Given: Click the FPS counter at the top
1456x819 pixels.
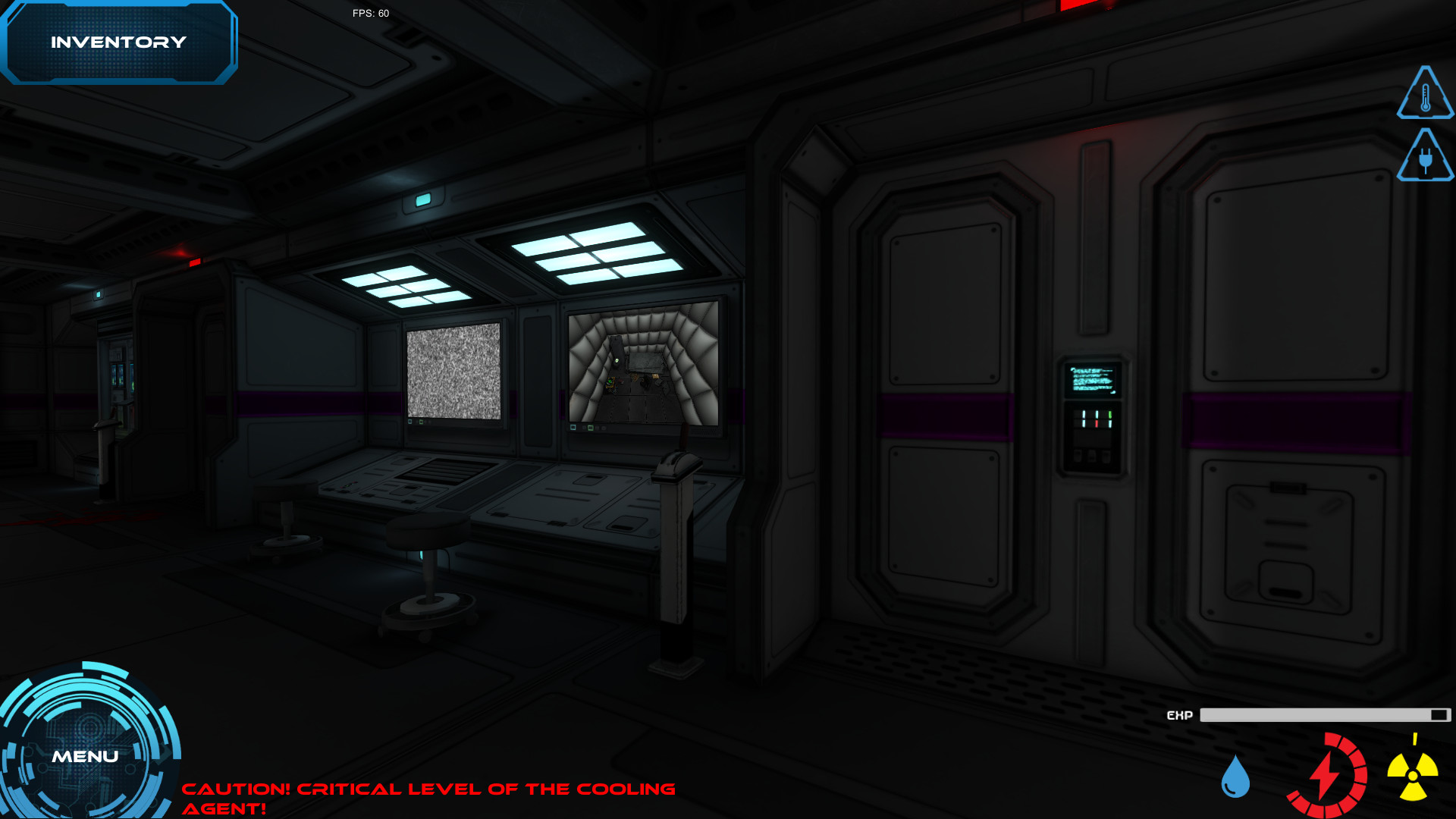Looking at the screenshot, I should coord(369,13).
